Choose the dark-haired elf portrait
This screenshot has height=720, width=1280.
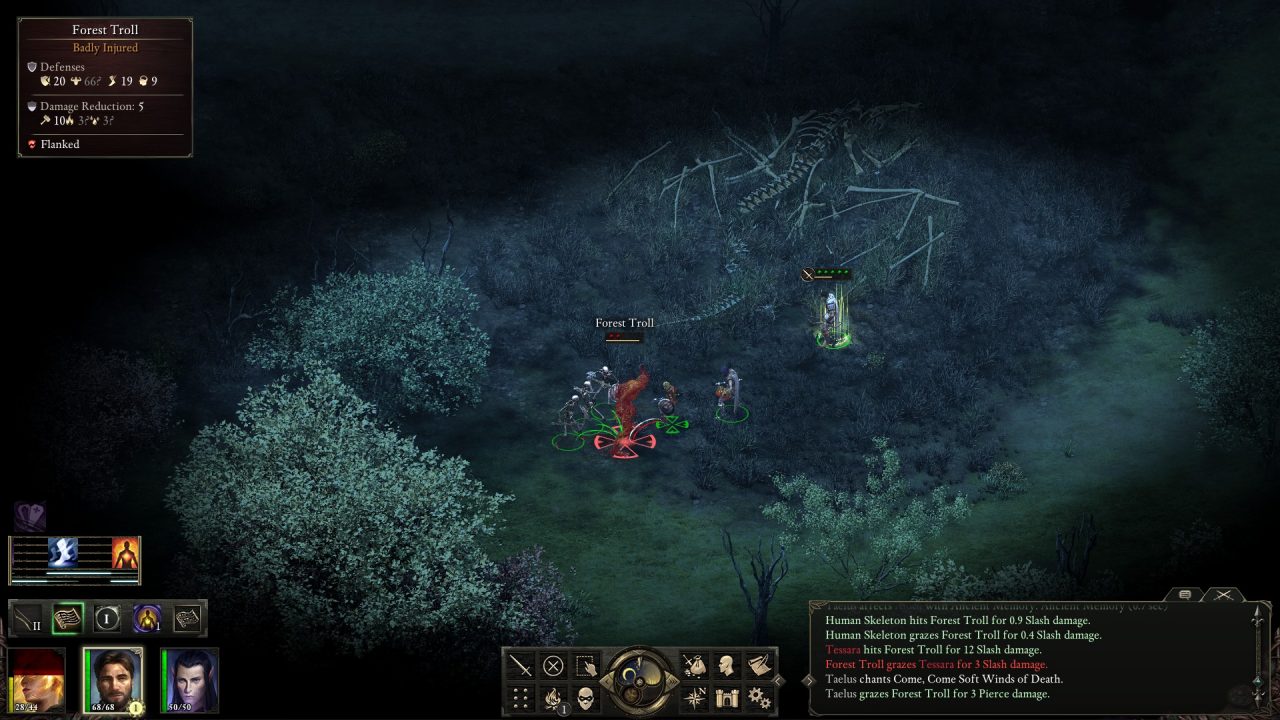[189, 680]
